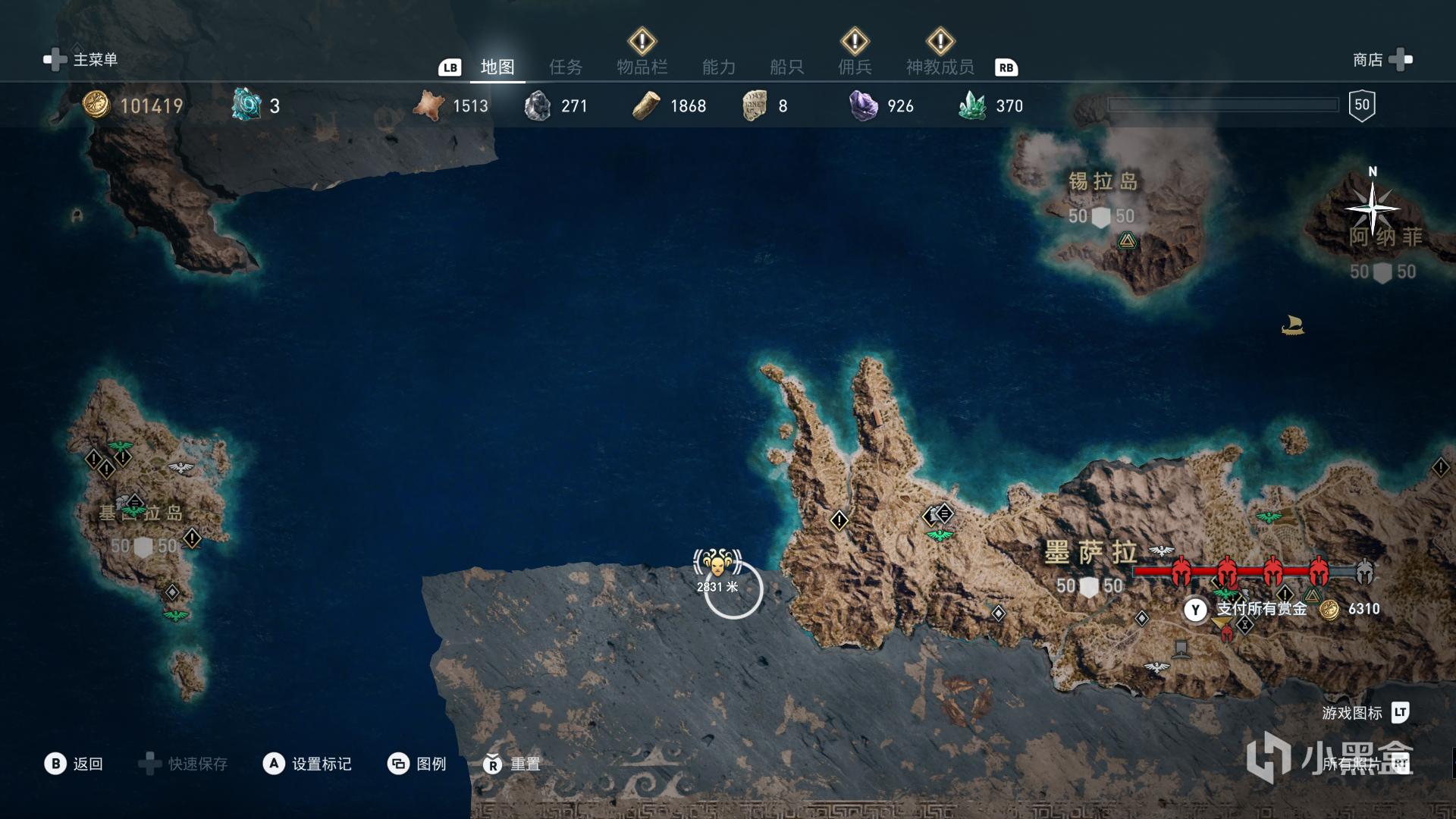Go back with 返回
The width and height of the screenshot is (1456, 819).
[74, 764]
